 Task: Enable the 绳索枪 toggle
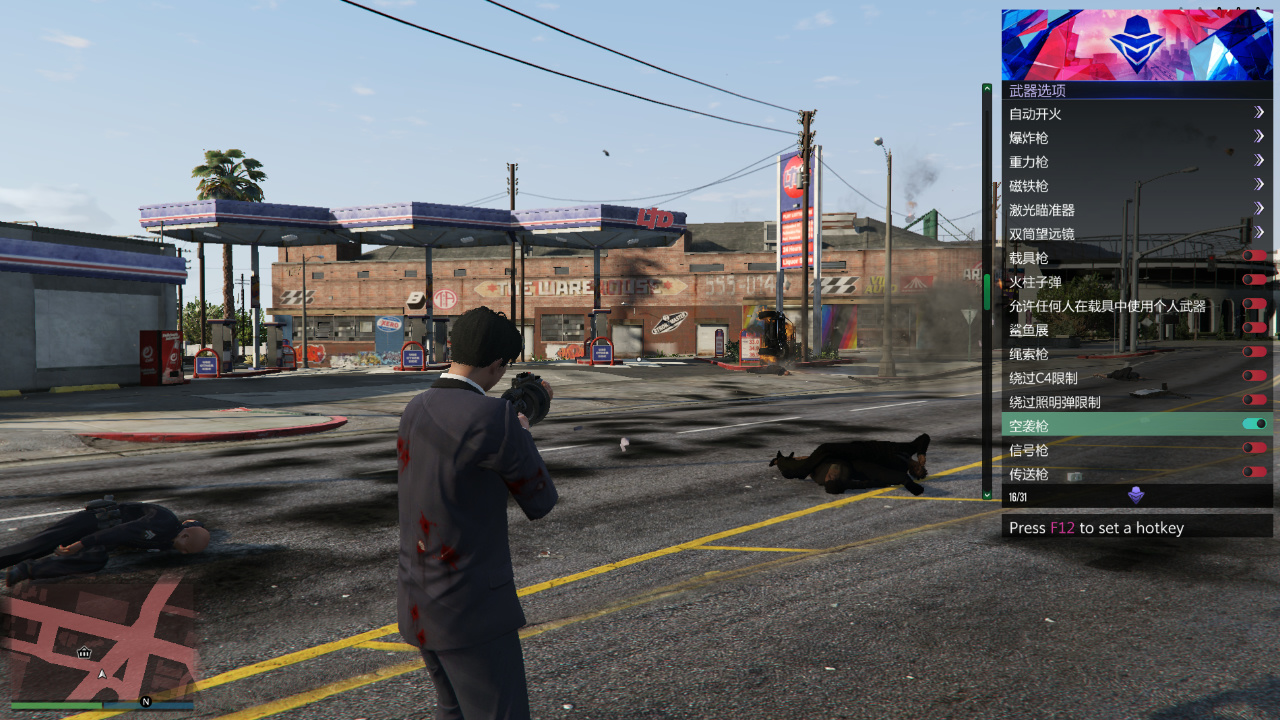tap(1254, 352)
